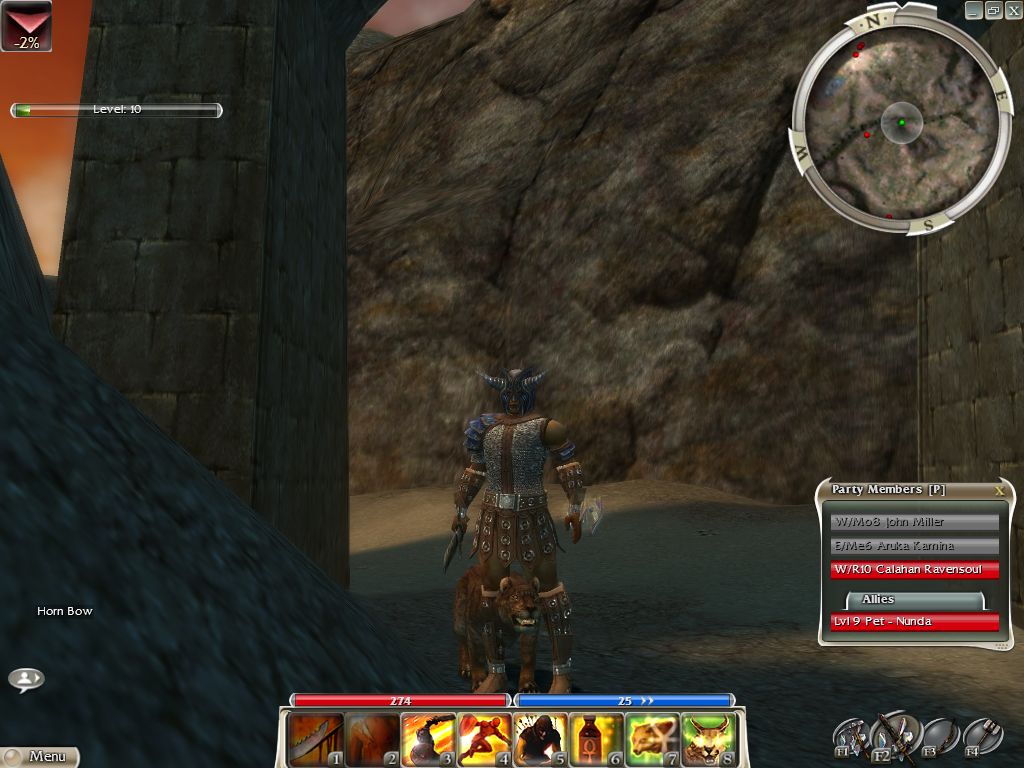Open the speech bubble chat icon

tap(26, 679)
